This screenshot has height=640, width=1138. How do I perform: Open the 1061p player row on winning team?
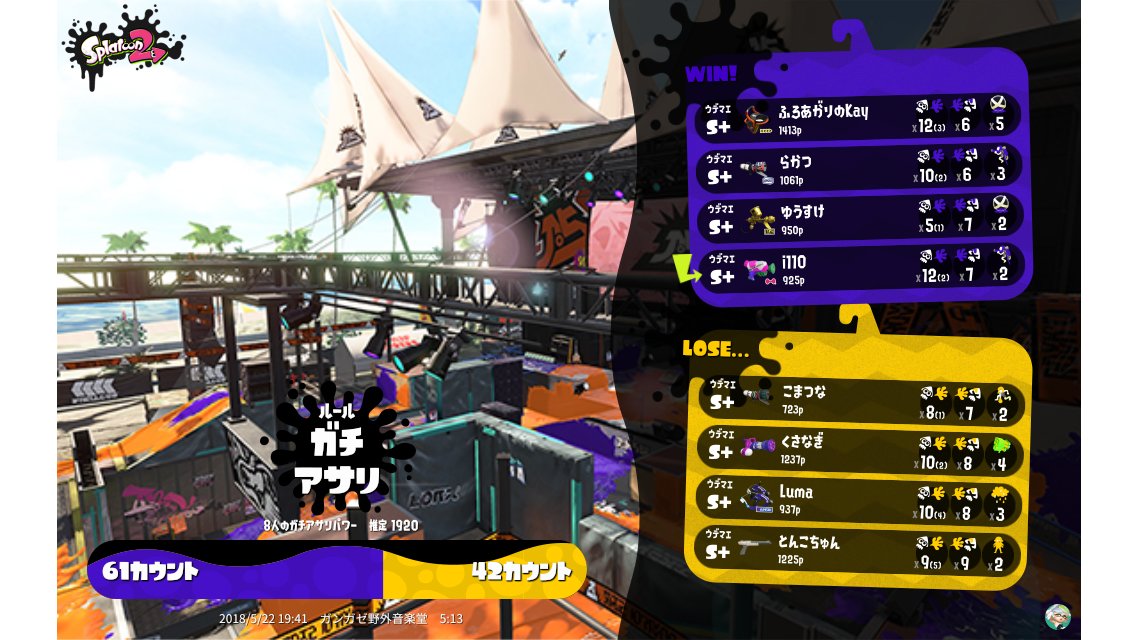(x=860, y=167)
